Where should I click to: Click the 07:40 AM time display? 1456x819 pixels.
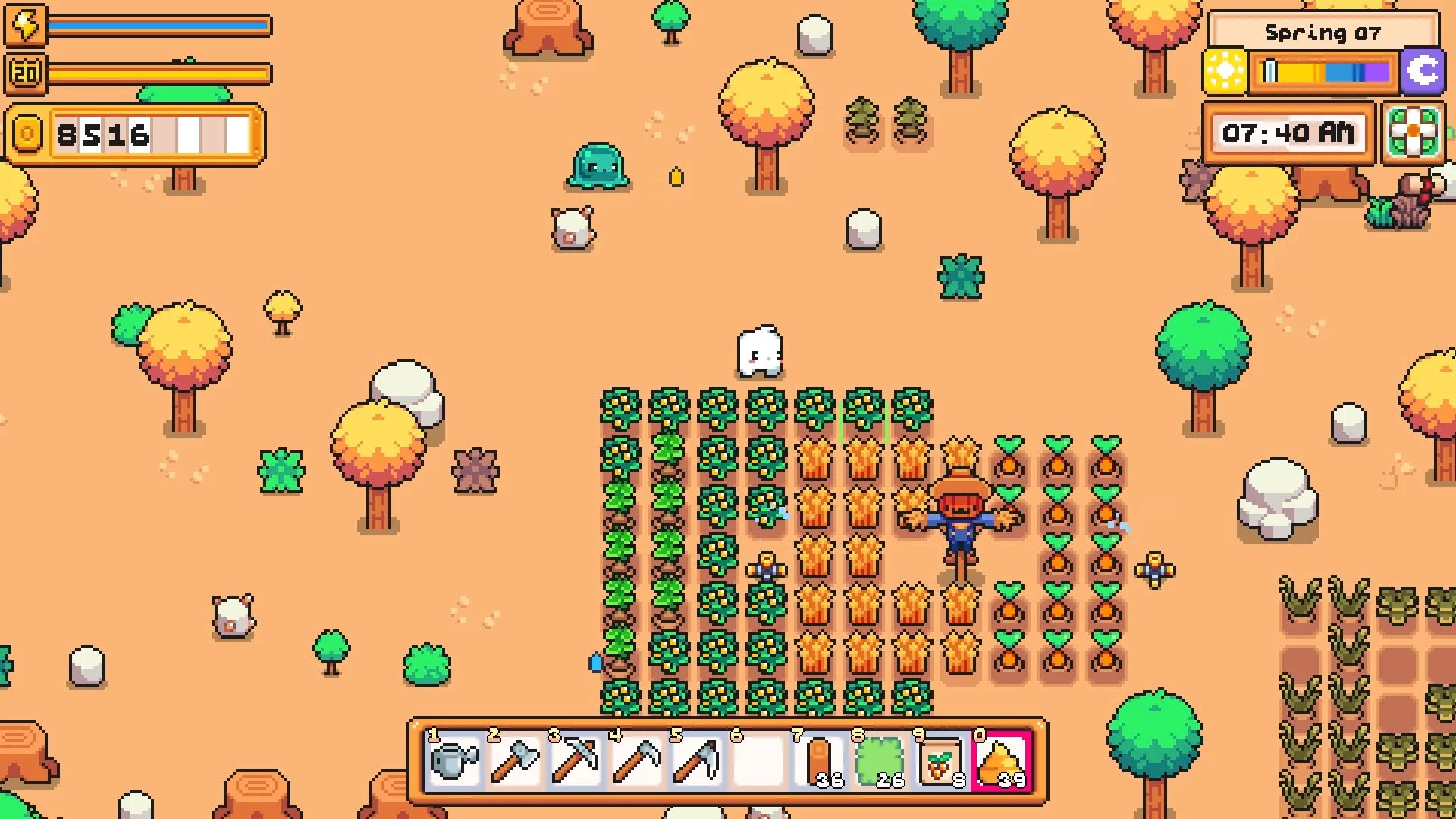(x=1288, y=133)
